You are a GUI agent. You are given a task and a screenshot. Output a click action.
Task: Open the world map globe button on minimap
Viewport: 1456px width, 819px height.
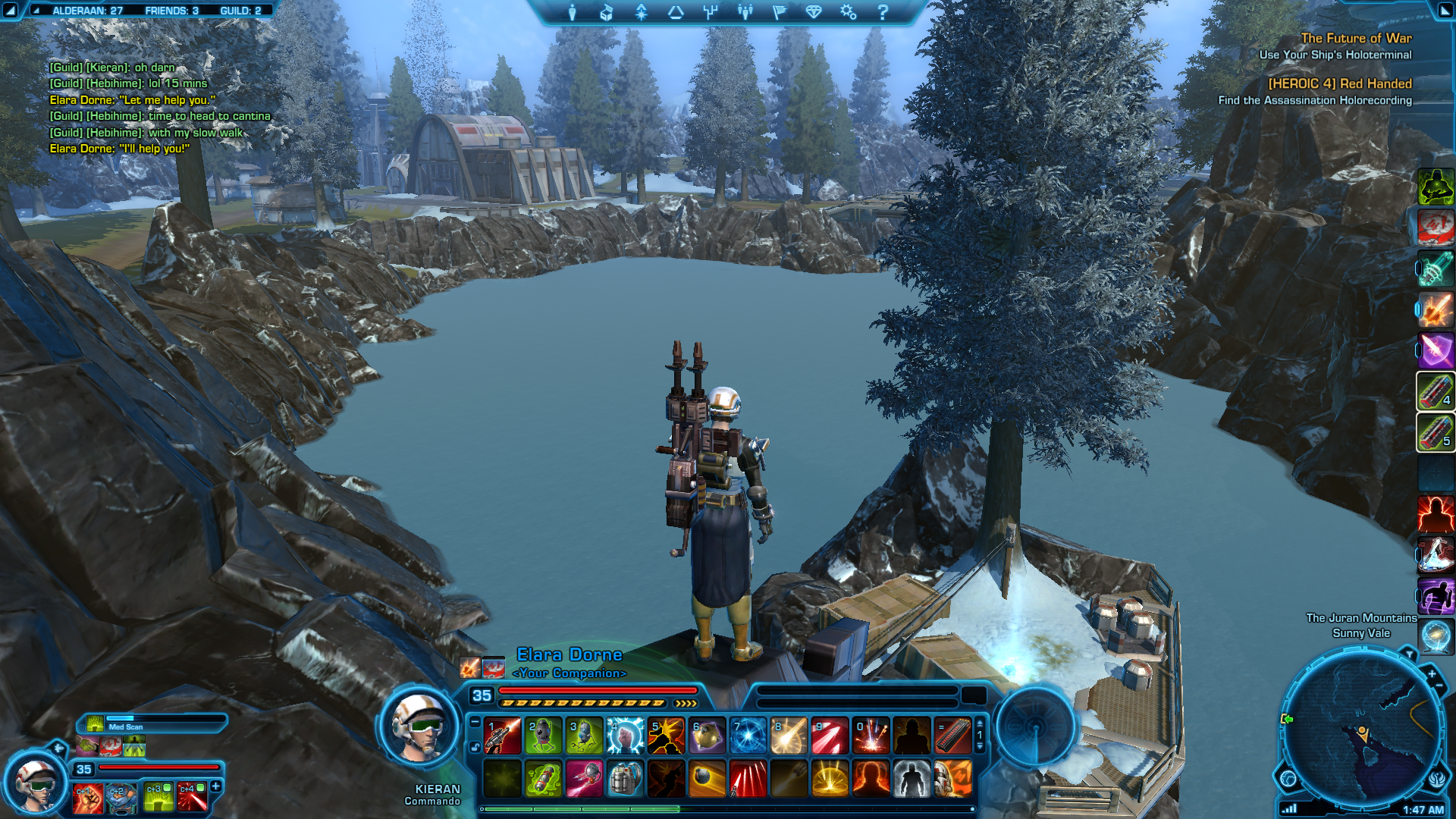1288,778
